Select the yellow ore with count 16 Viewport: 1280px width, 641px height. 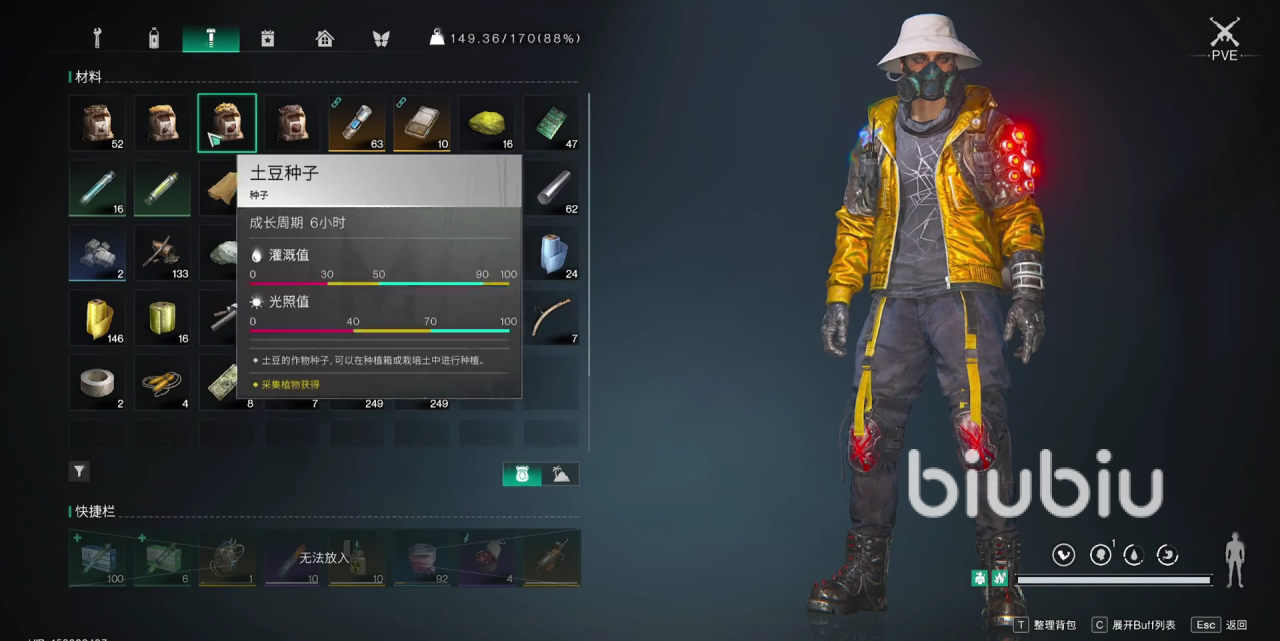coord(487,123)
